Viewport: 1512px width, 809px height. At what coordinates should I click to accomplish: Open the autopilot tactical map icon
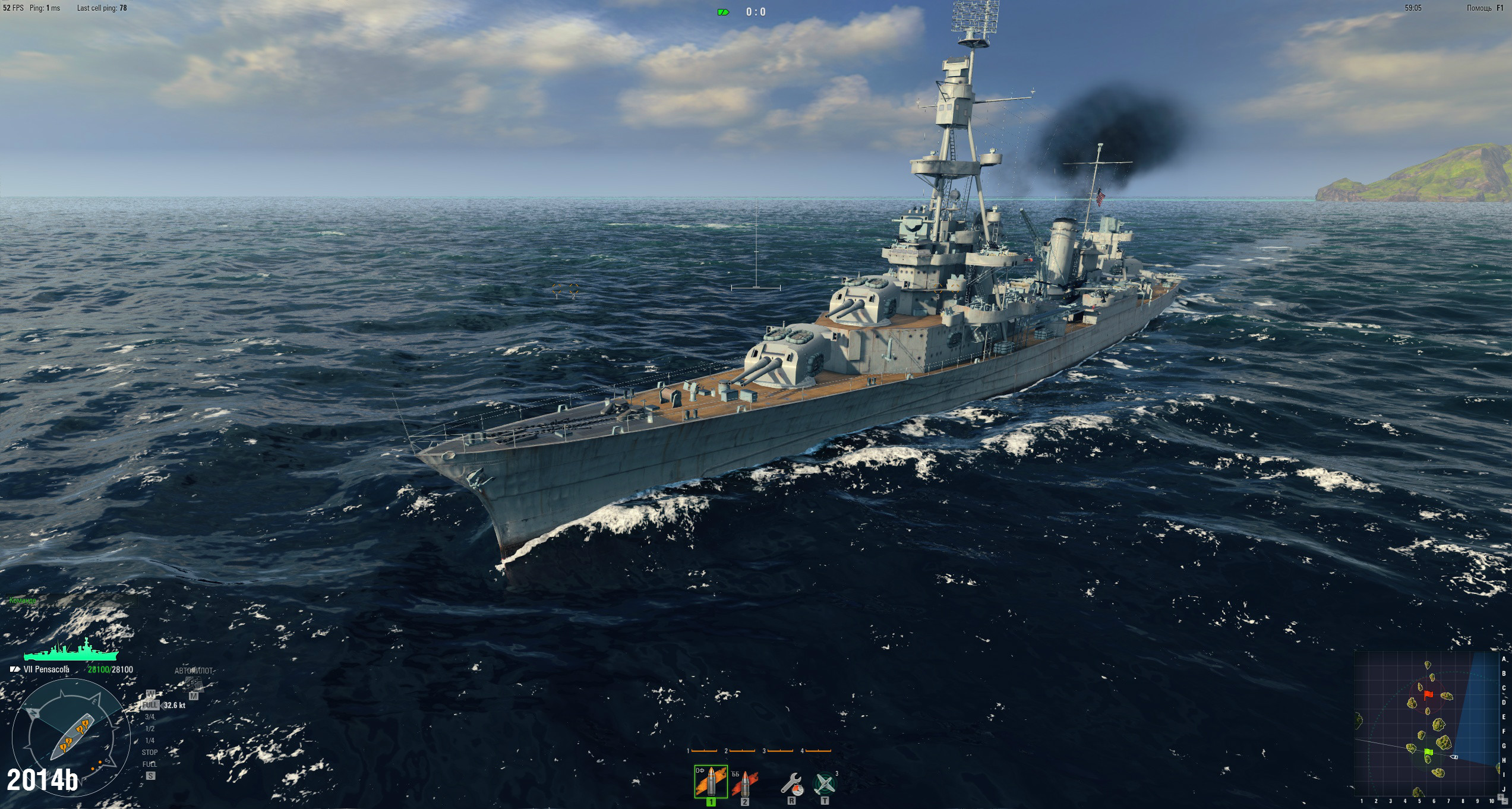point(194,685)
